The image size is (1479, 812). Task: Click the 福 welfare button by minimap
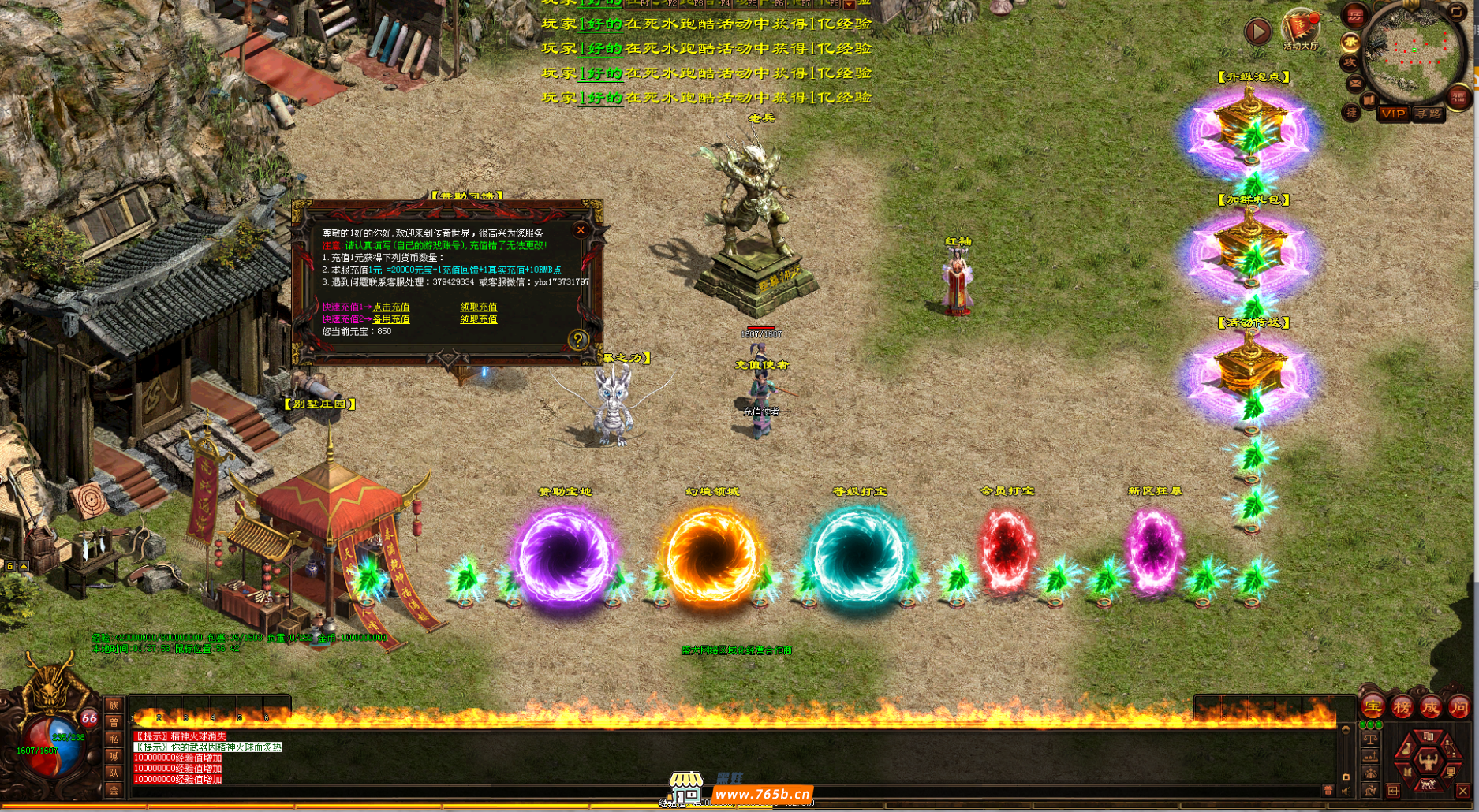click(1458, 96)
